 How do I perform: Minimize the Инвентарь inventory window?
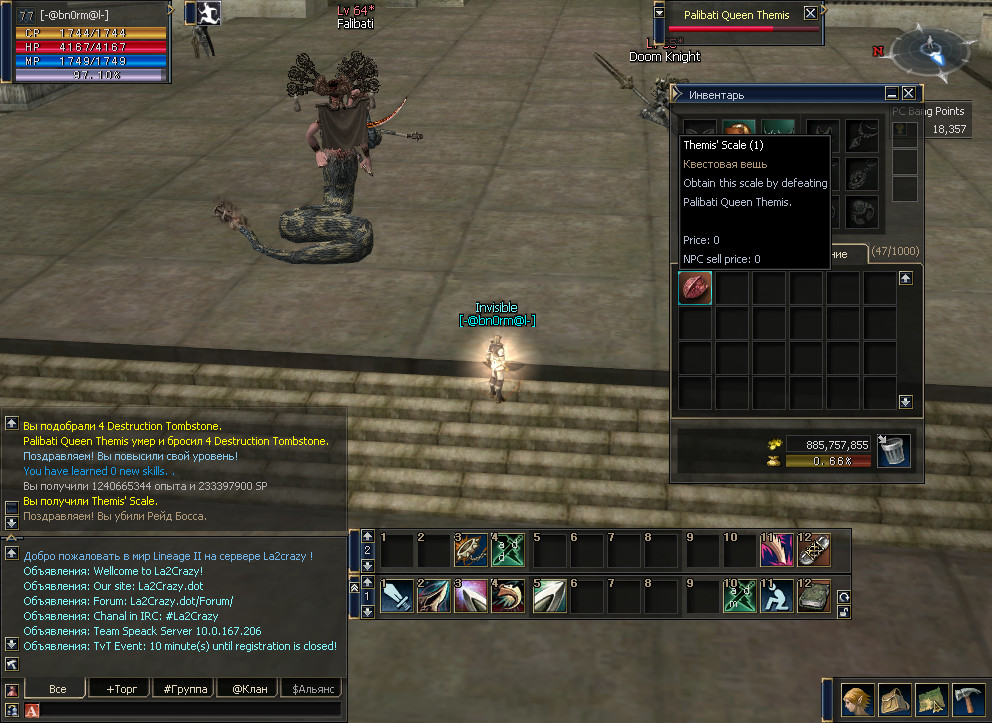pos(892,94)
